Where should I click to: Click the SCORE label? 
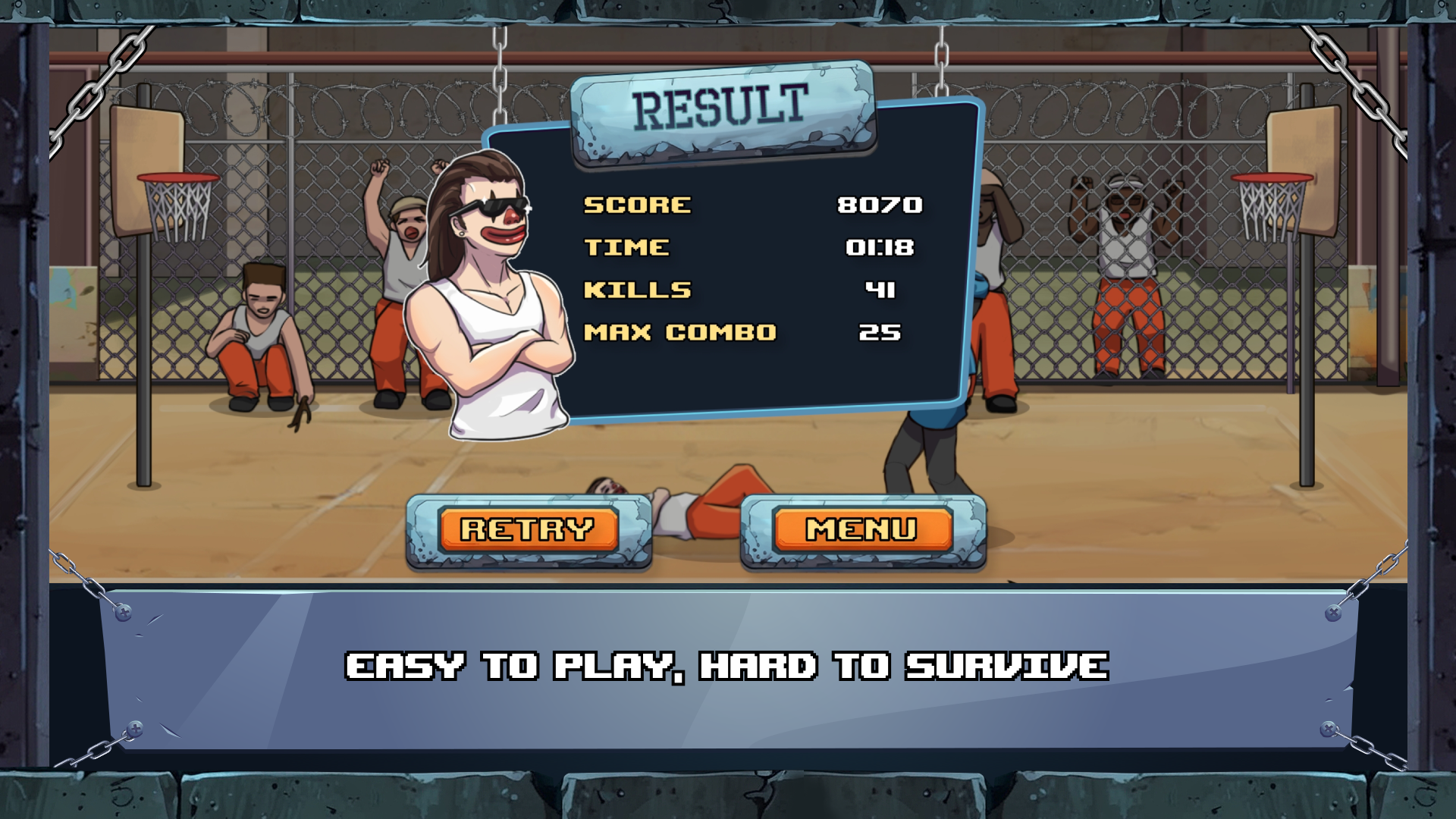pos(635,203)
